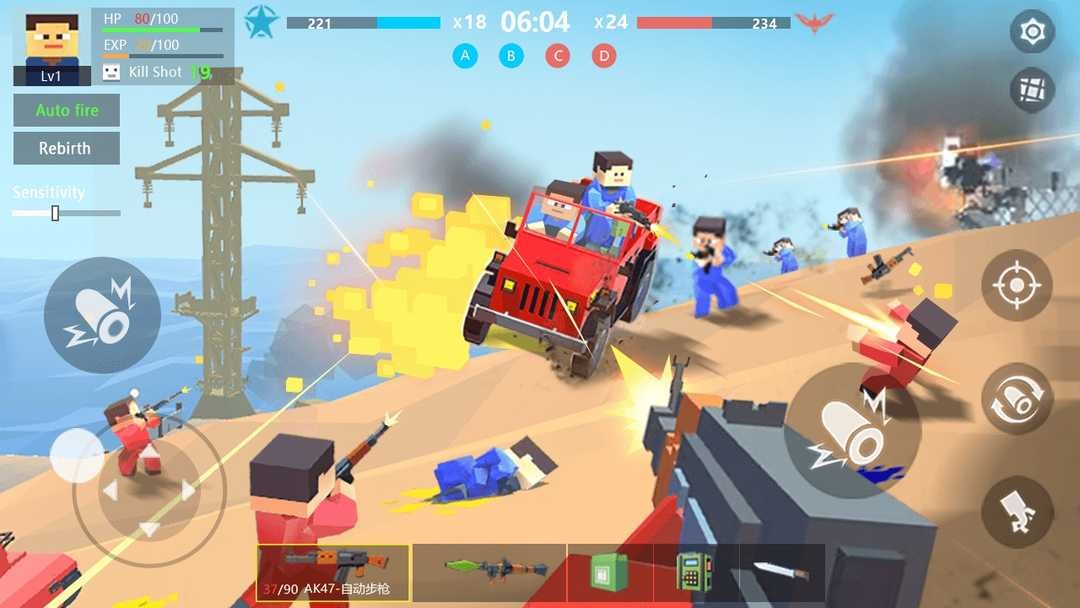Fire using the button above the movement joystick
1080x608 pixels.
[x=102, y=315]
